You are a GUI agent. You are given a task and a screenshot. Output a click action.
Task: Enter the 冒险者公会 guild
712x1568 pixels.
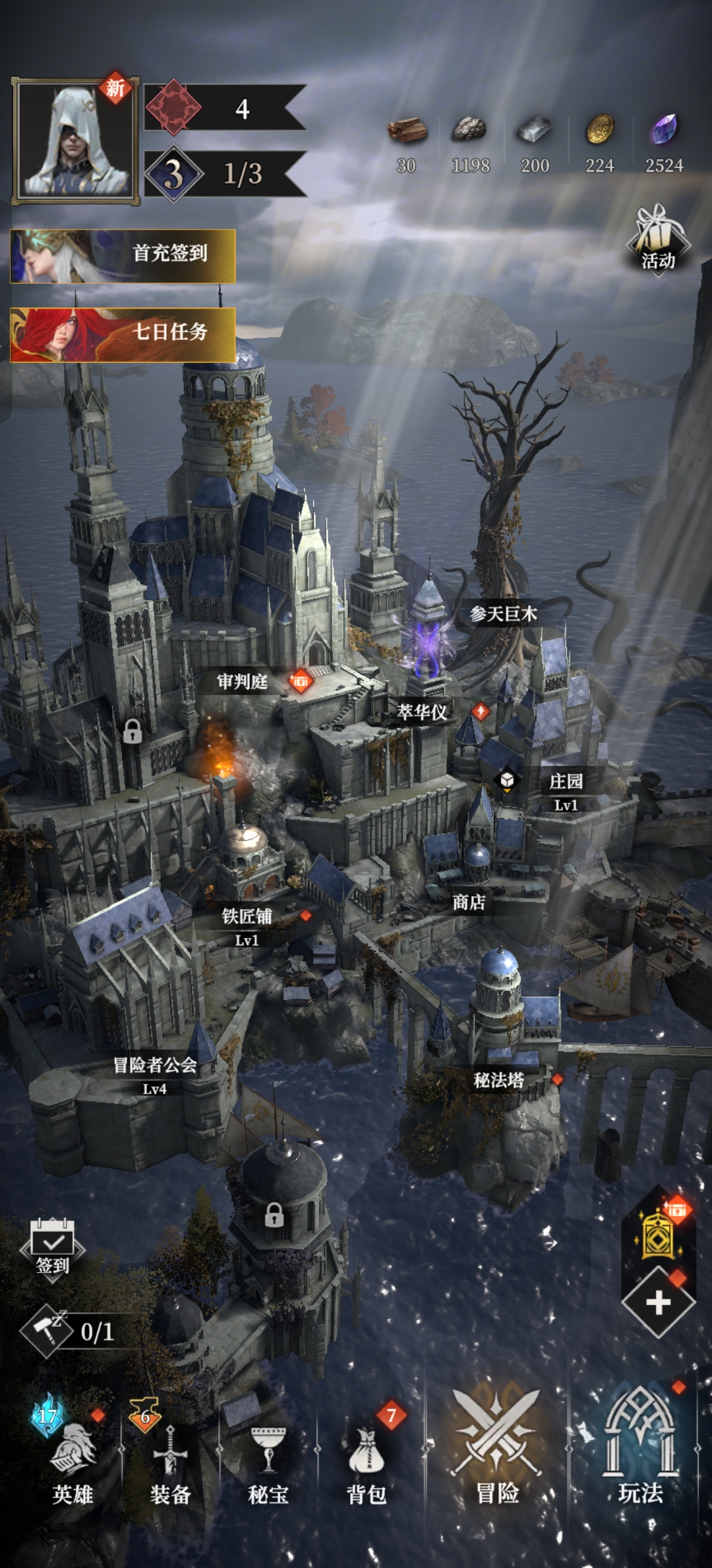pos(155,1072)
